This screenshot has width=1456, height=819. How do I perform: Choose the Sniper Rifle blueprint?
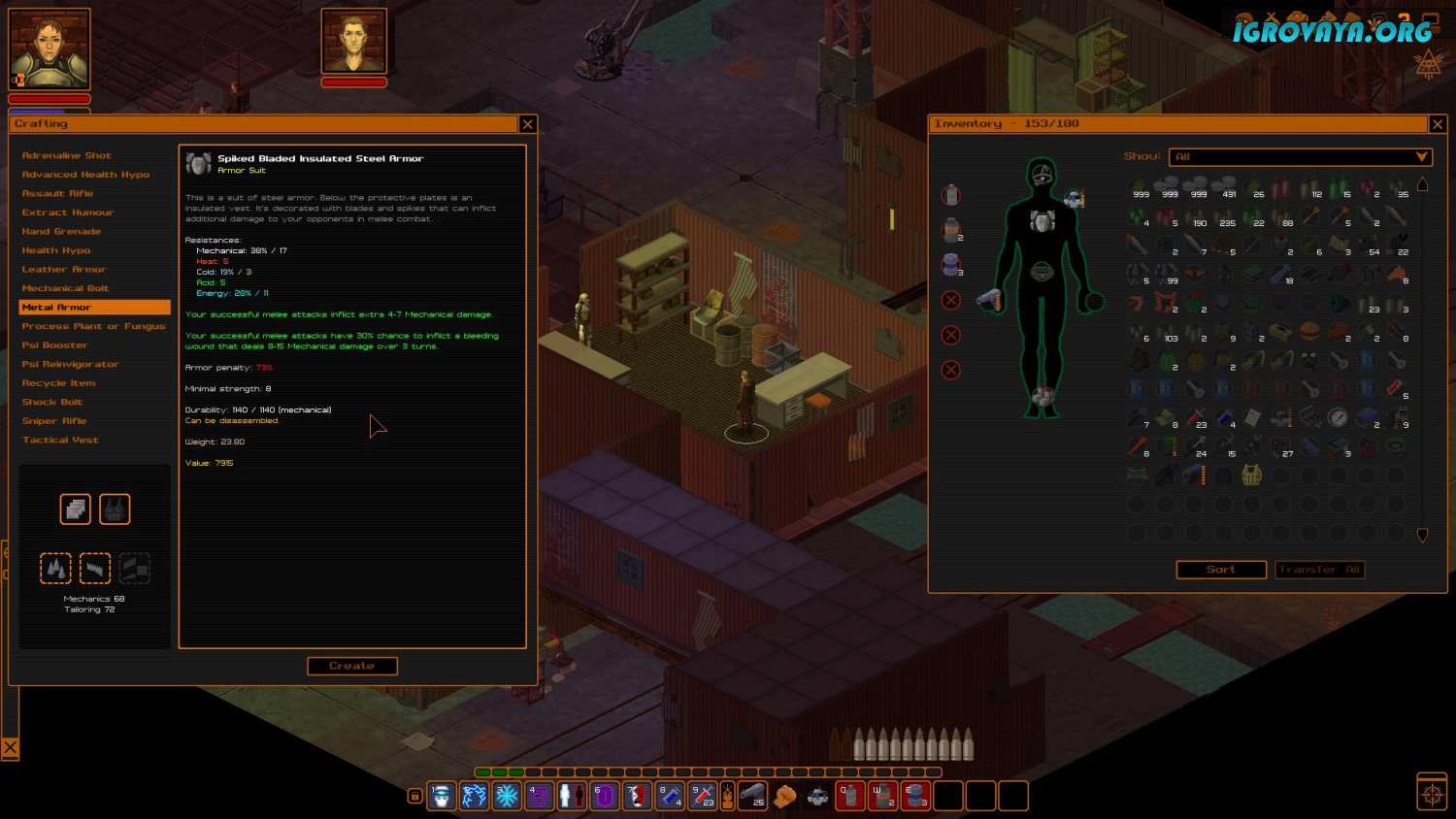click(x=54, y=421)
